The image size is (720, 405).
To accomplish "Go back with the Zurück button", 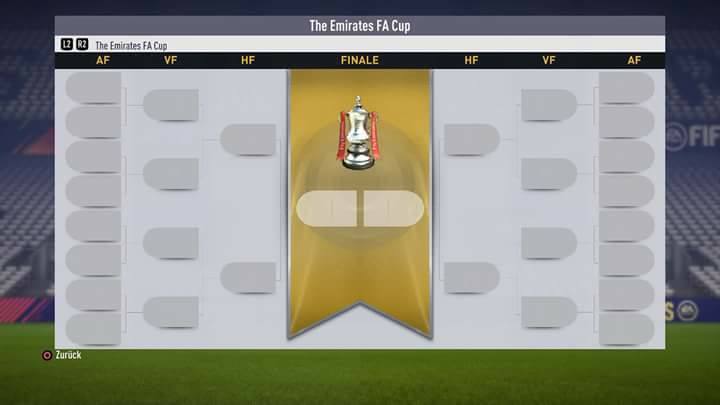I will (x=62, y=355).
